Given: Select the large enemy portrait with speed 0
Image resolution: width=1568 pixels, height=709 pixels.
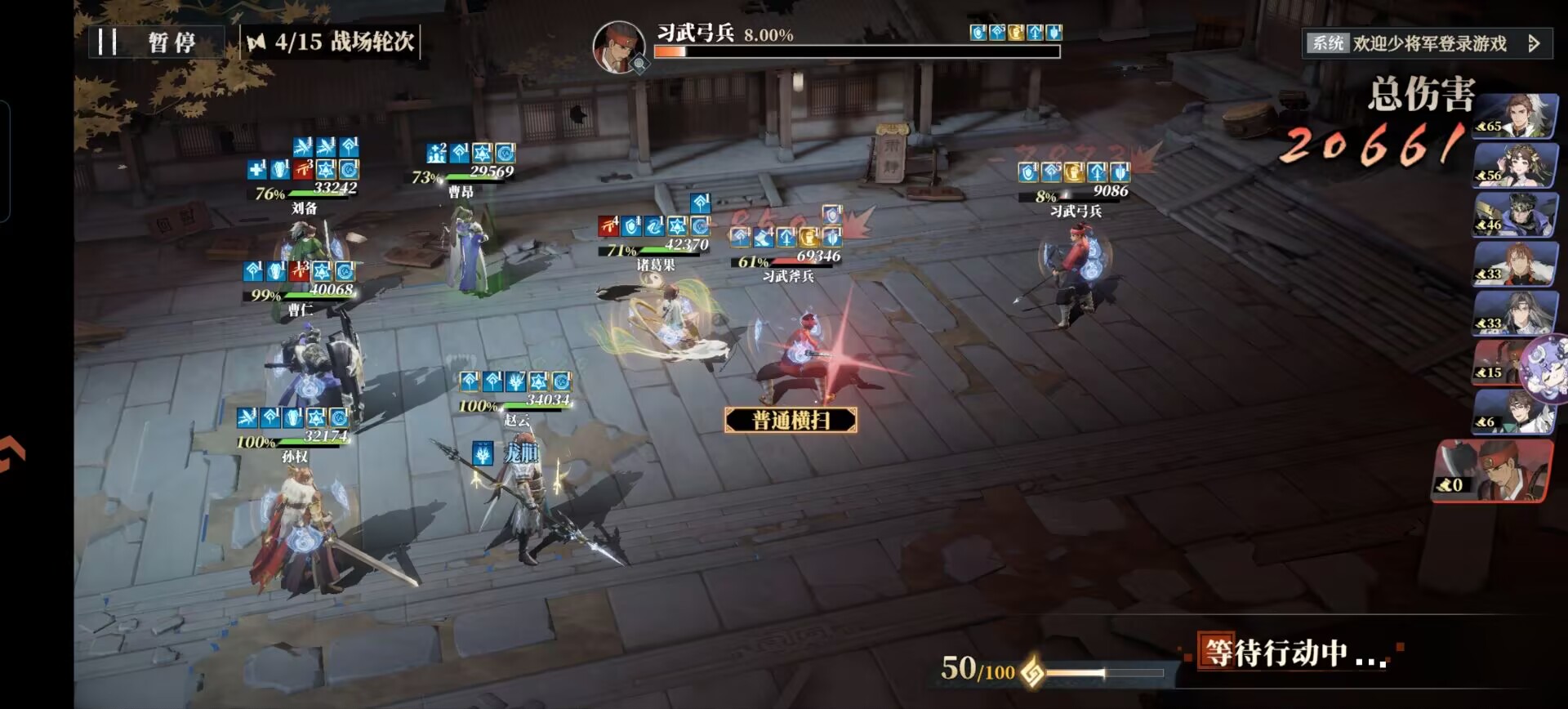Looking at the screenshot, I should tap(1493, 470).
